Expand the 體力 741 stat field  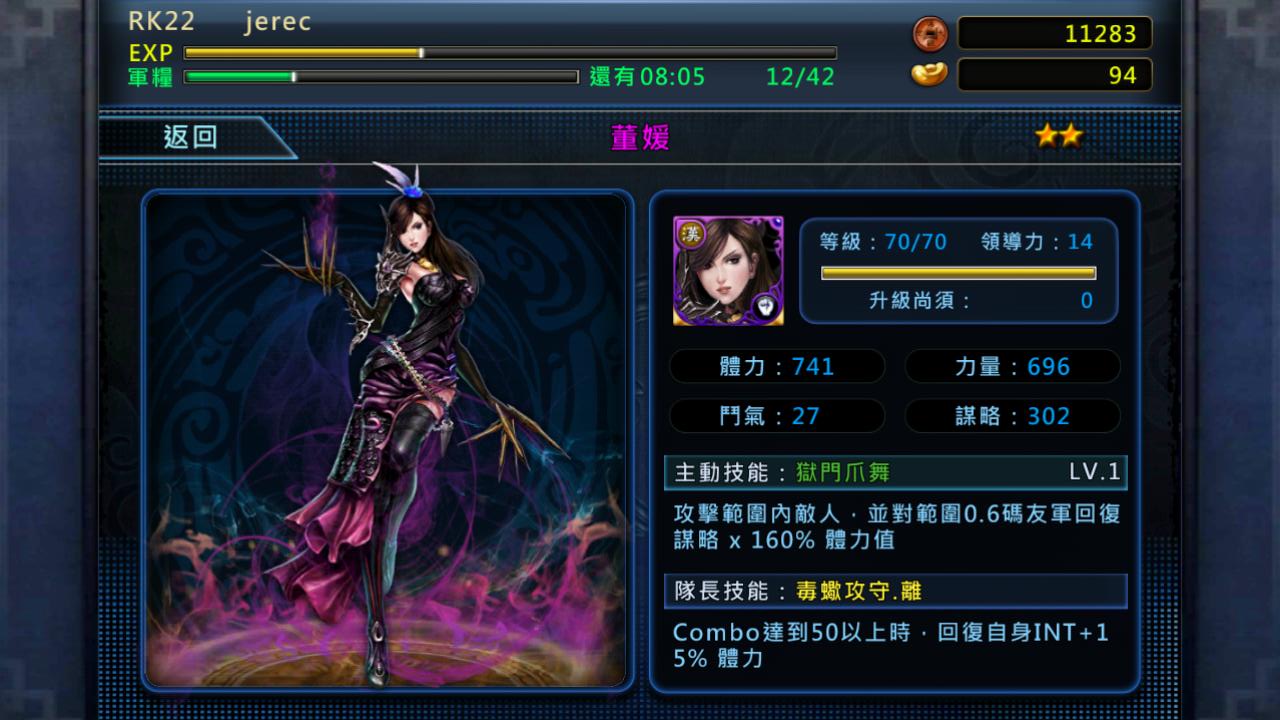(777, 366)
